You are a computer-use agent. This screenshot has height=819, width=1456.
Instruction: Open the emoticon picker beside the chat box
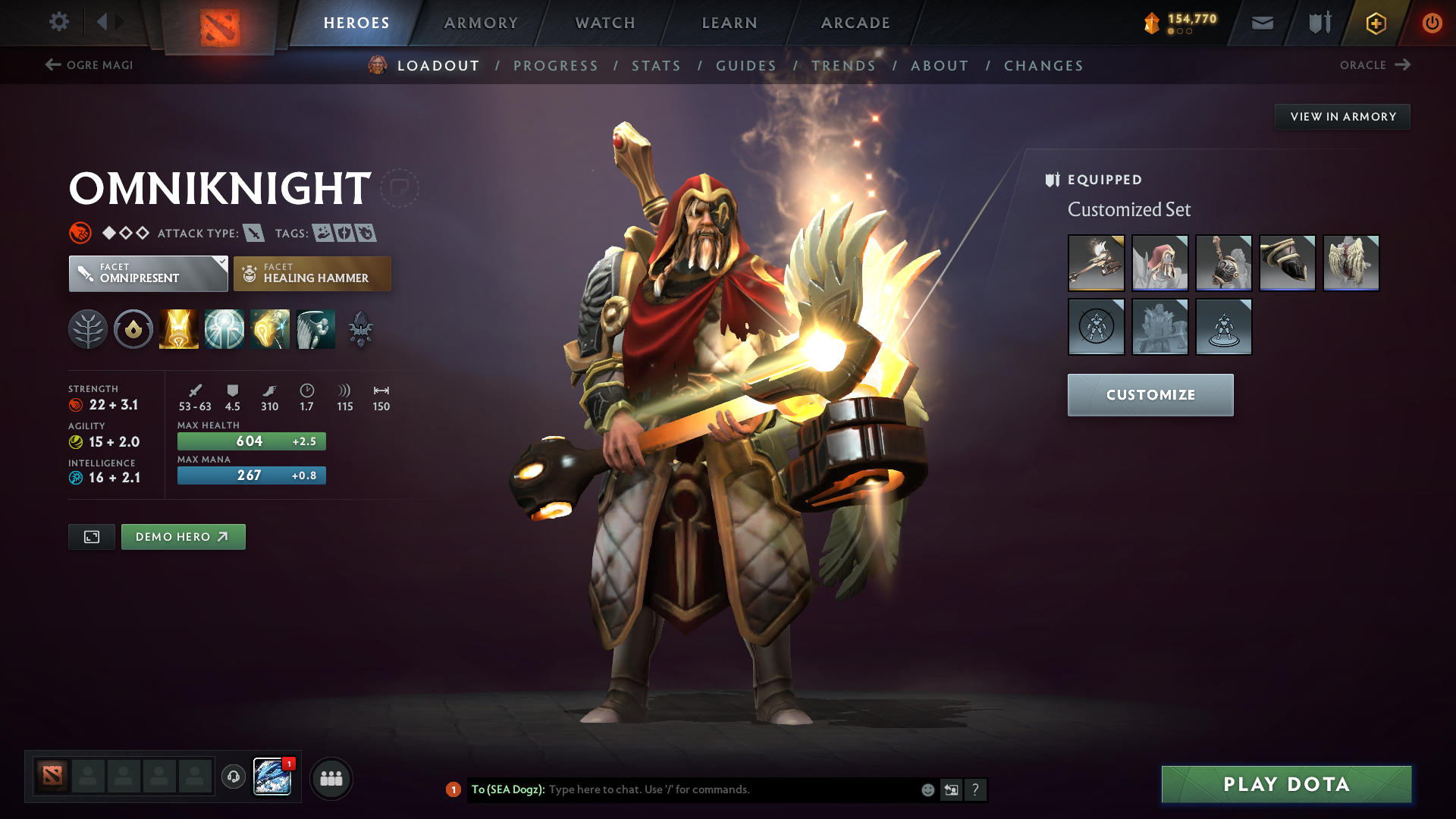(927, 789)
